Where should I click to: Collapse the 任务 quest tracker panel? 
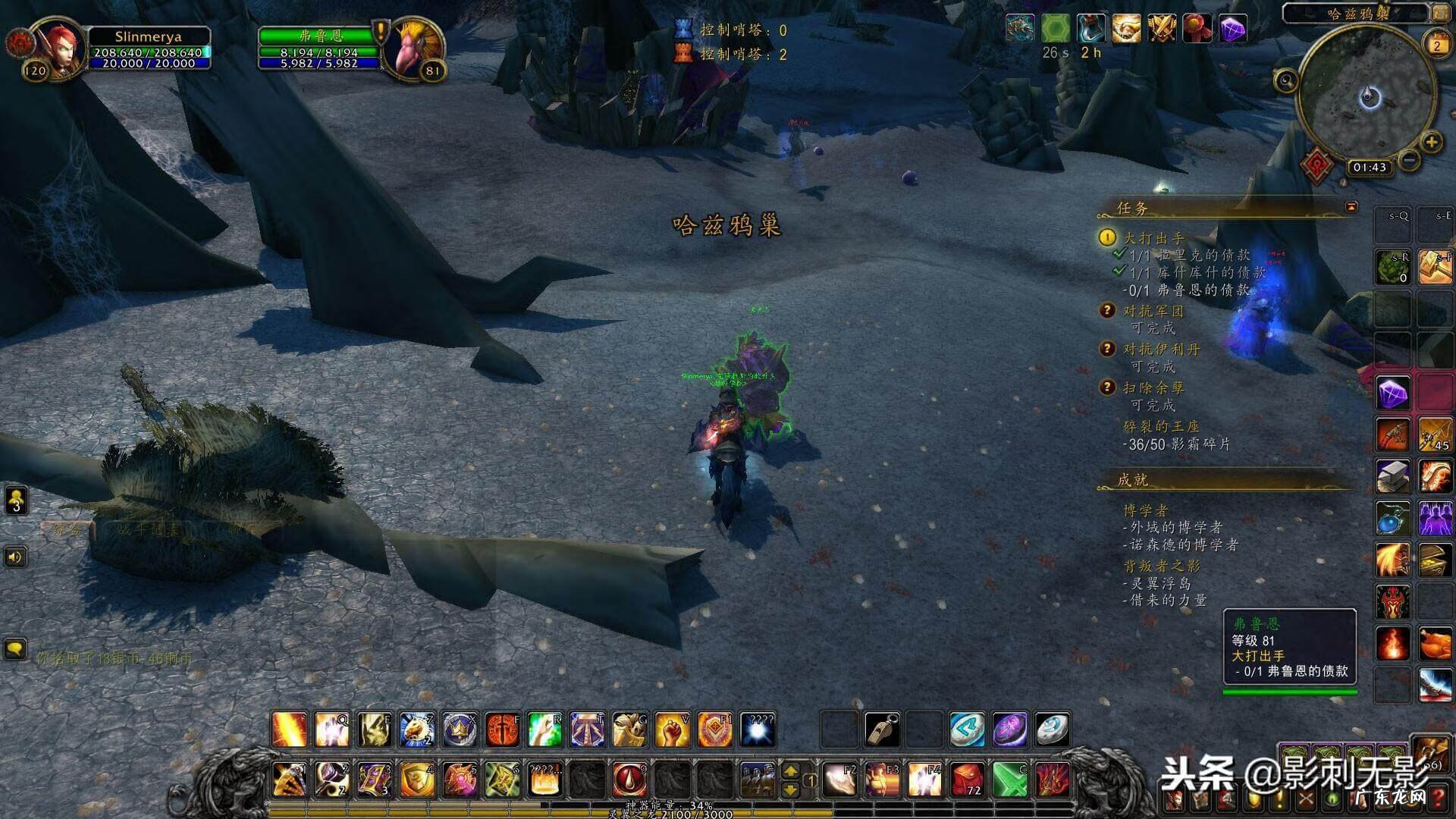tap(1351, 206)
